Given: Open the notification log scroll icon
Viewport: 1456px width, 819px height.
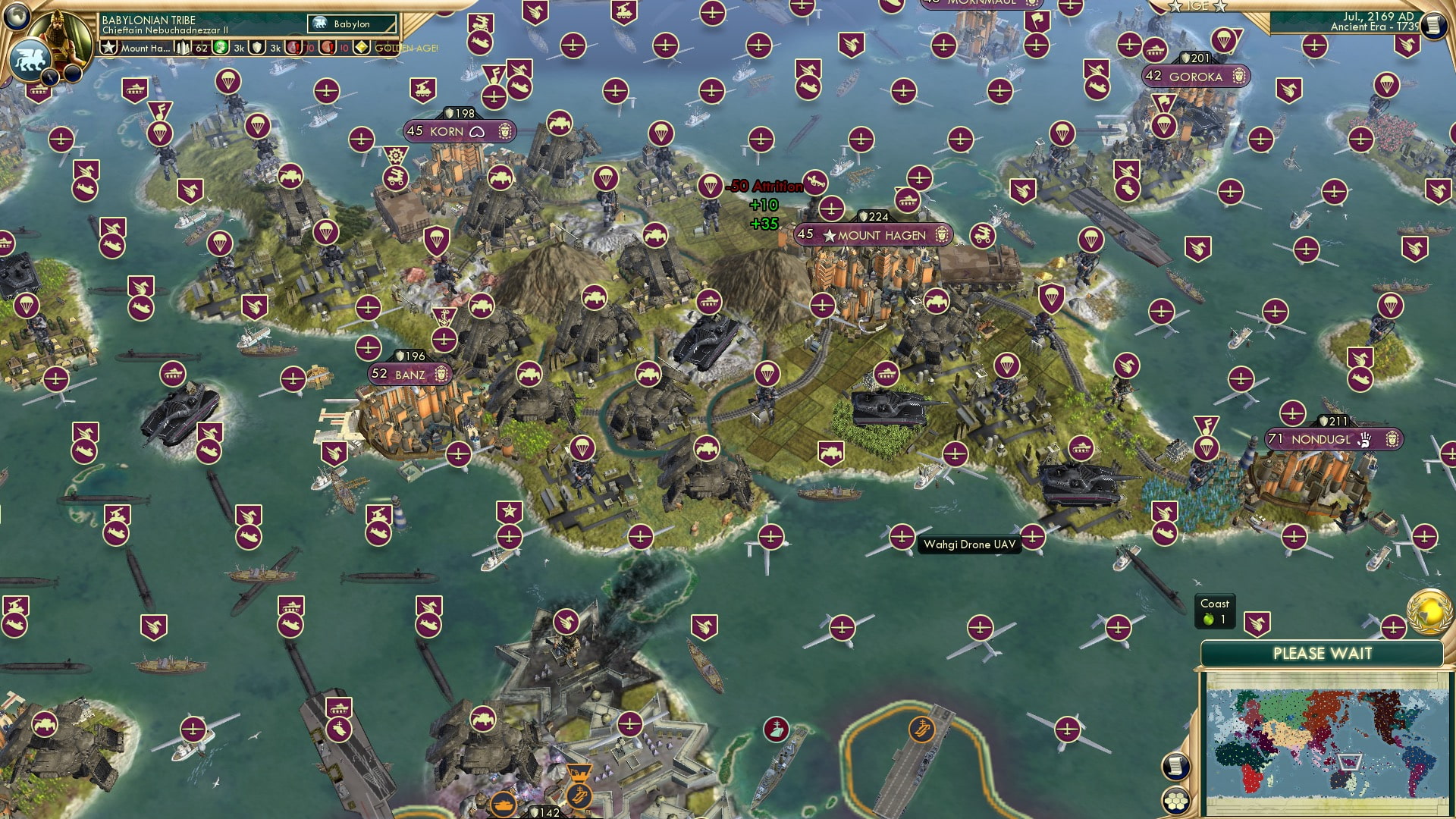Looking at the screenshot, I should [x=1434, y=25].
